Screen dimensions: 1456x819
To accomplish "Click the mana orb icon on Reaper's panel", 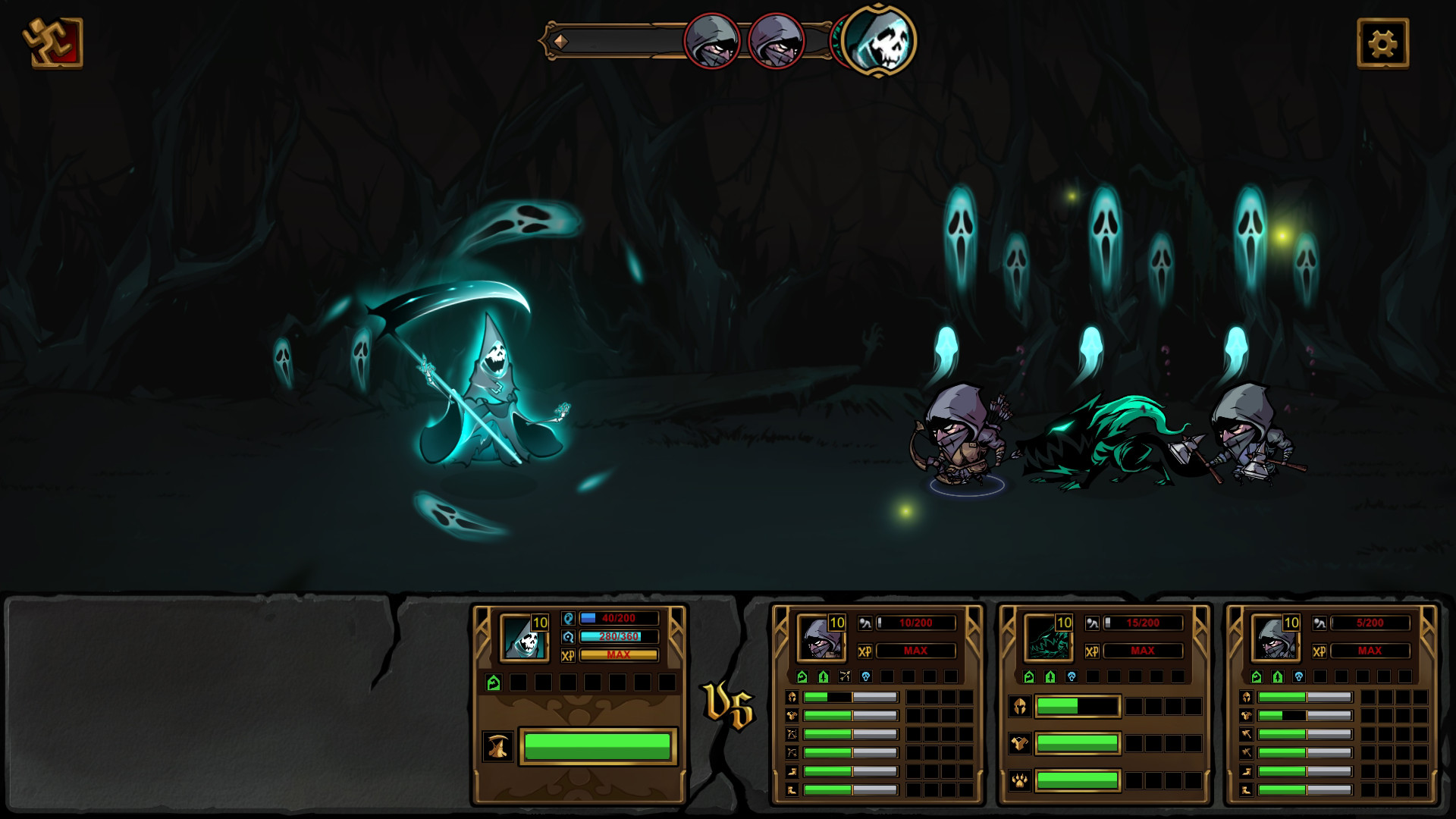I will pos(569,618).
